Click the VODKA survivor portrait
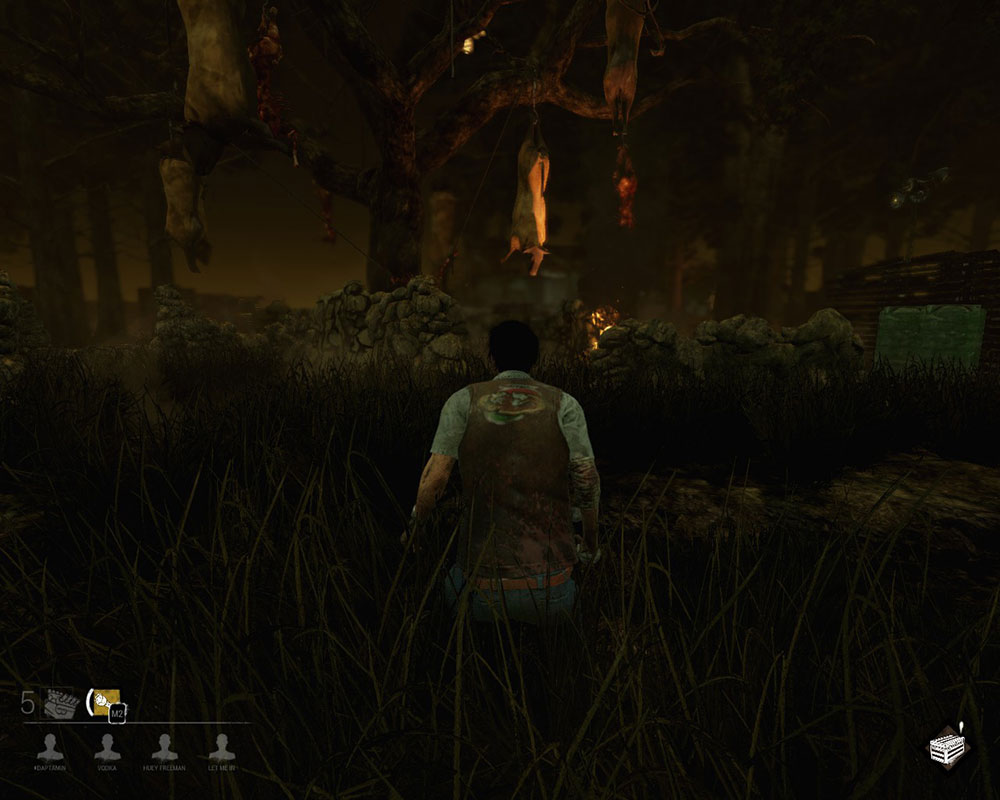 107,746
